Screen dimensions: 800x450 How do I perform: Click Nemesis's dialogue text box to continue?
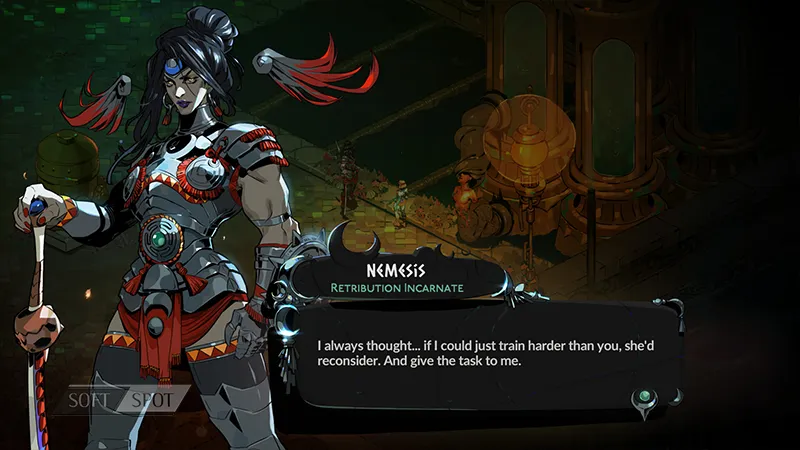pyautogui.click(x=480, y=355)
